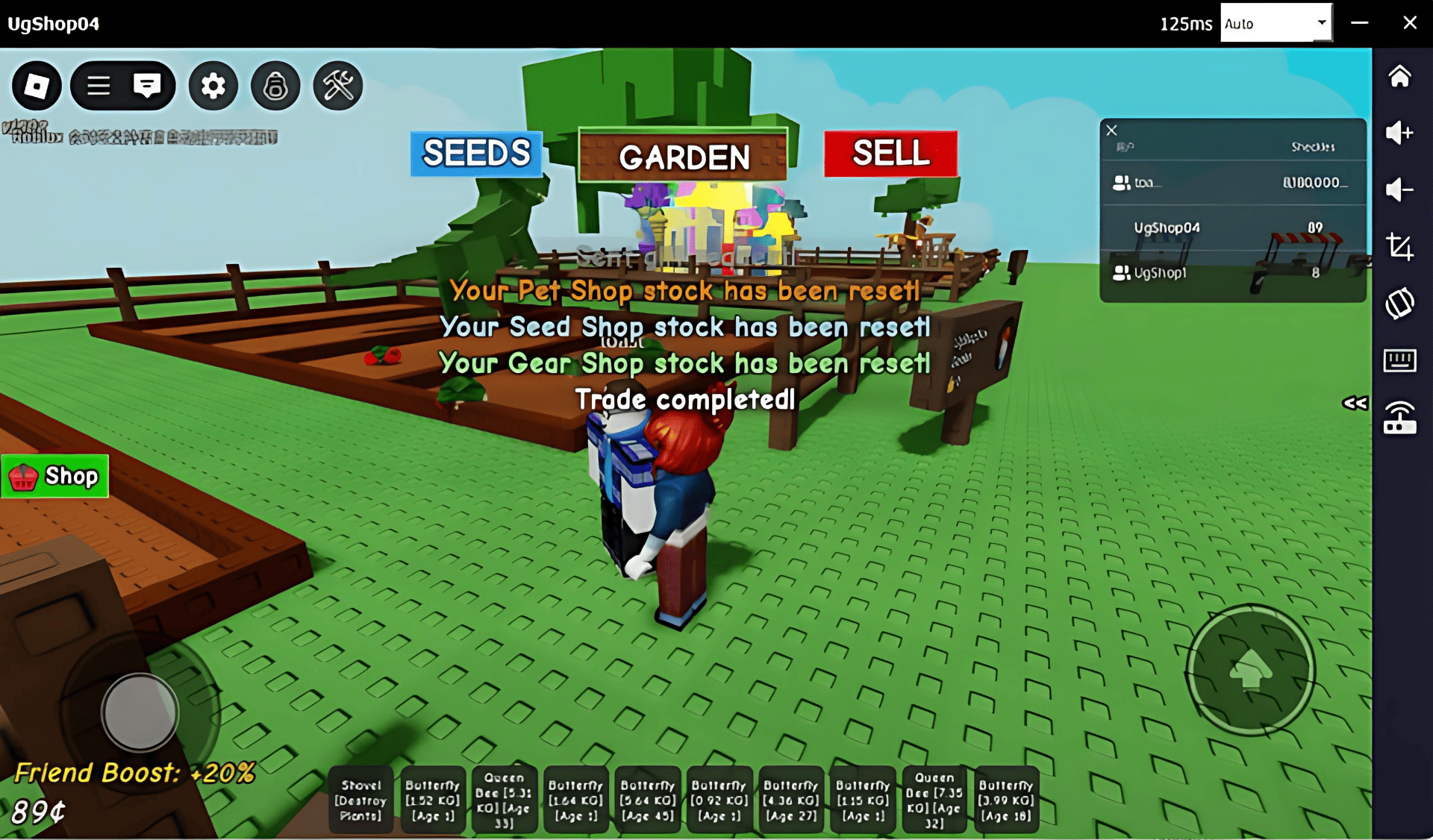This screenshot has height=840, width=1433.
Task: Pick the Butterfly Age 27 hotbar slot
Action: click(791, 800)
